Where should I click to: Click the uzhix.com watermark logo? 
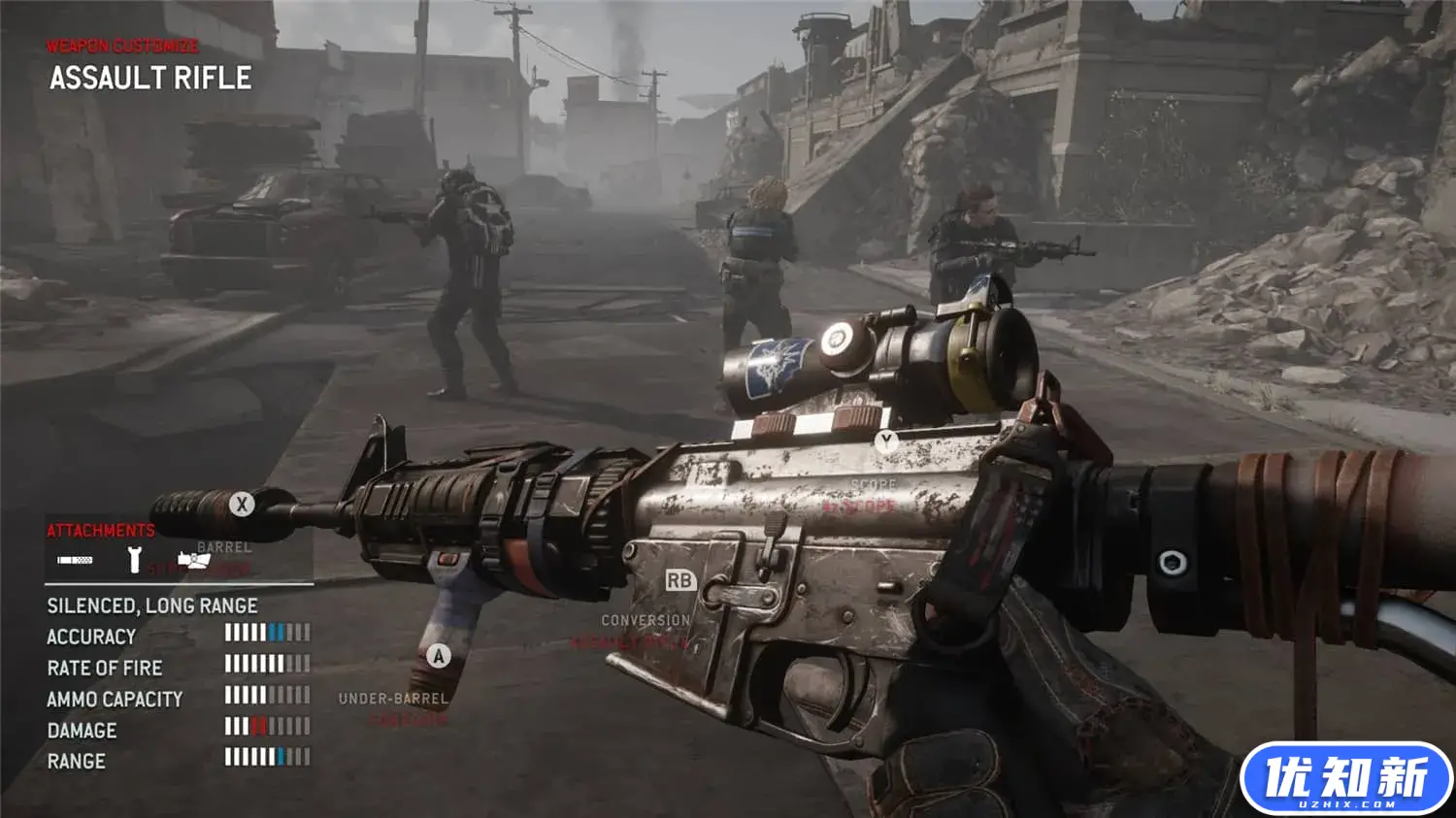coord(1345,779)
